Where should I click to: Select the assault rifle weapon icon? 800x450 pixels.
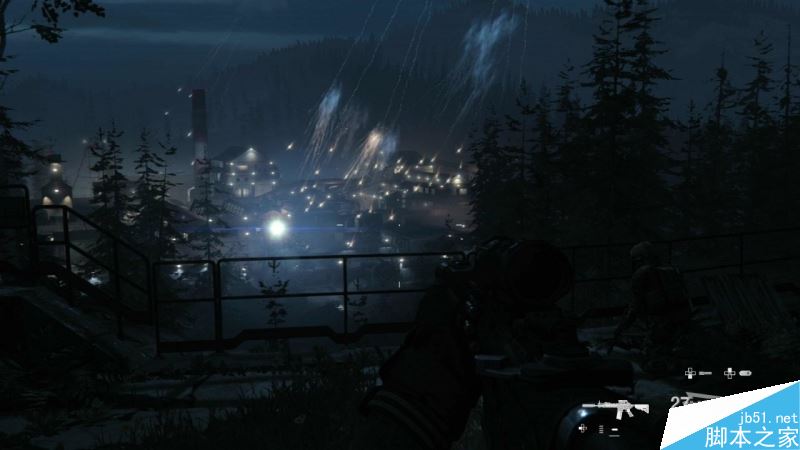(x=614, y=408)
